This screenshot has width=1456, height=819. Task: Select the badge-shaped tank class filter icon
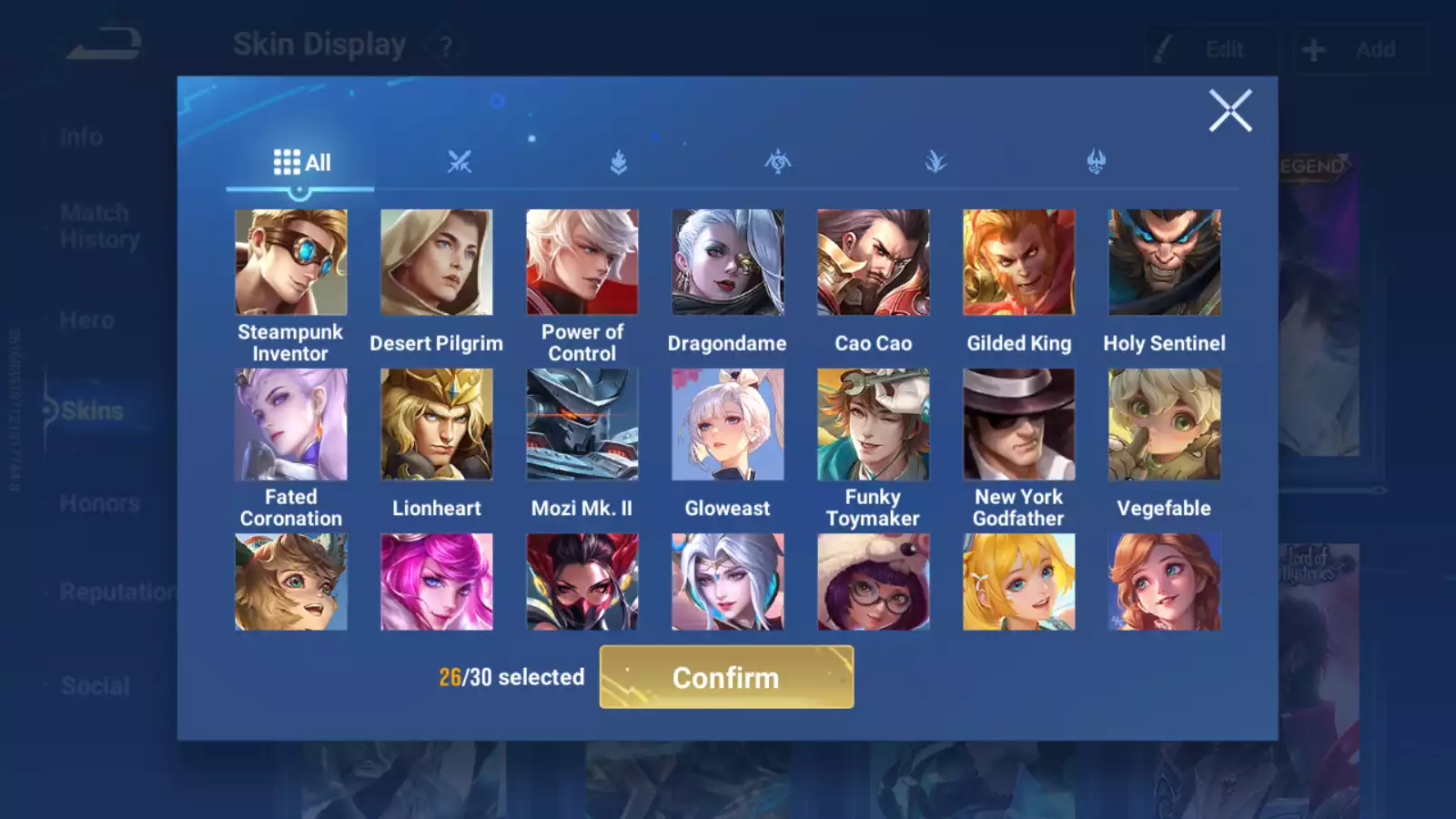coord(618,161)
